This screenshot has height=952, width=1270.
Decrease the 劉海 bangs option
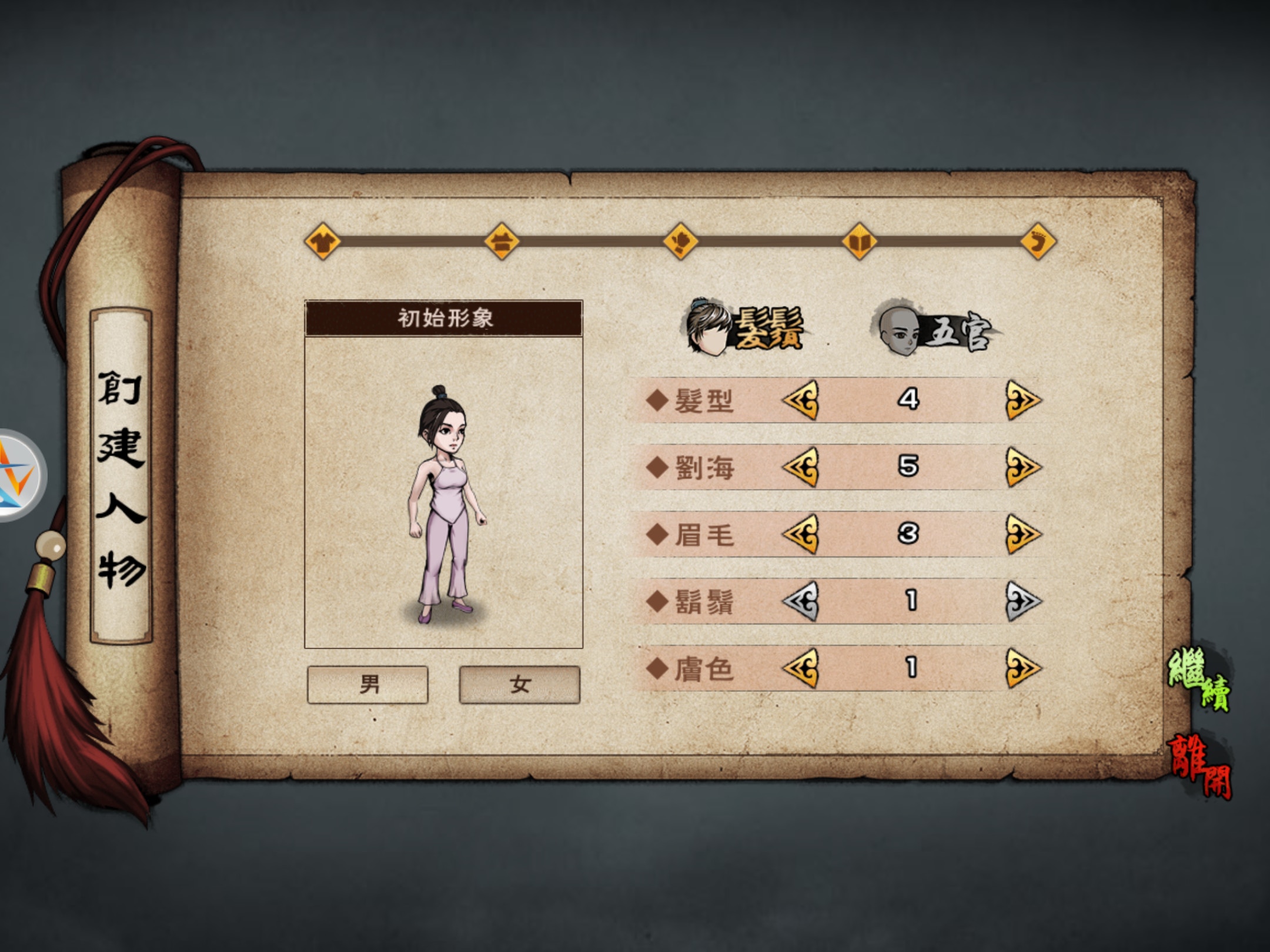(800, 467)
